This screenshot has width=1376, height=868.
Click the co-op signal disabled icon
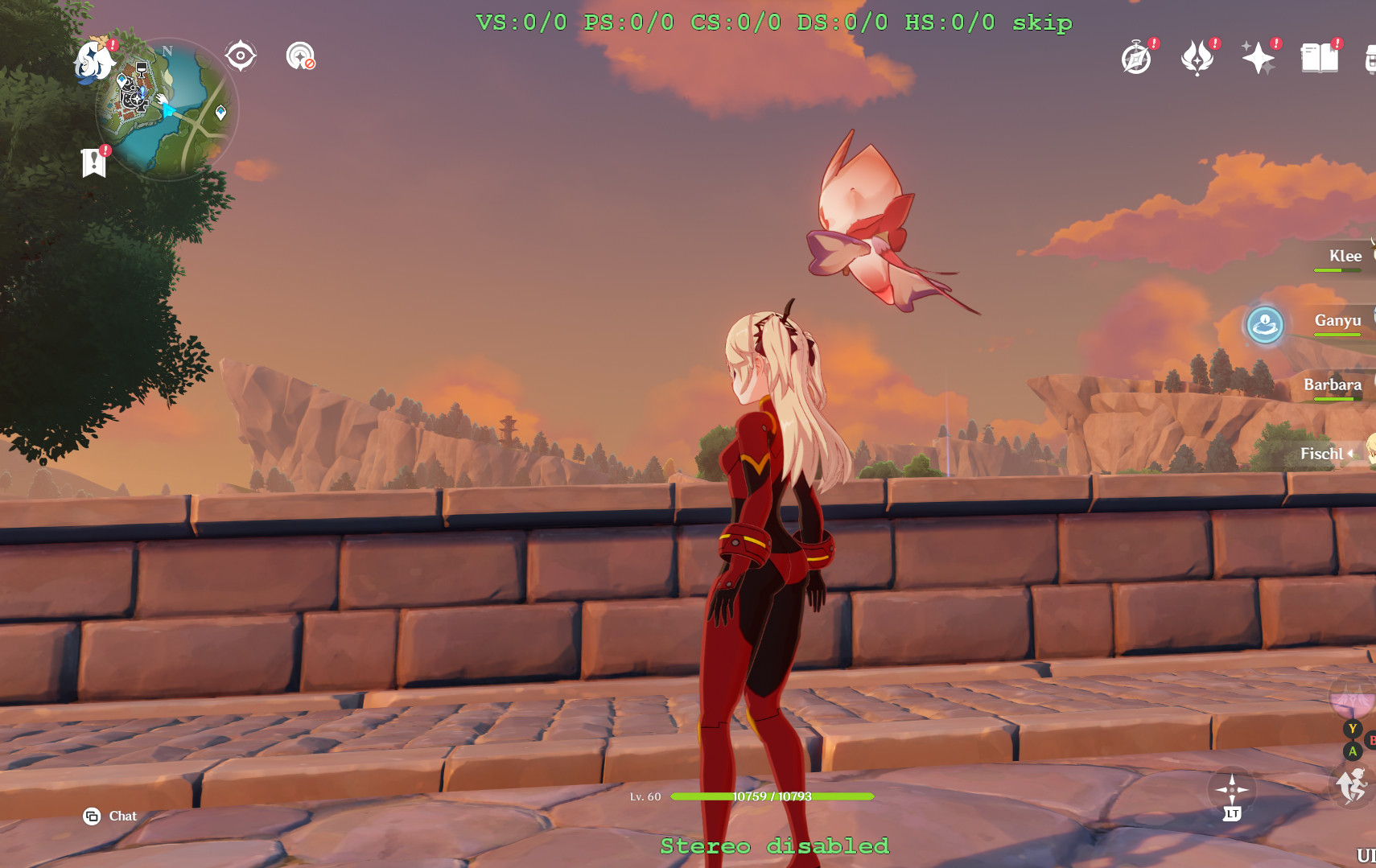pyautogui.click(x=300, y=56)
